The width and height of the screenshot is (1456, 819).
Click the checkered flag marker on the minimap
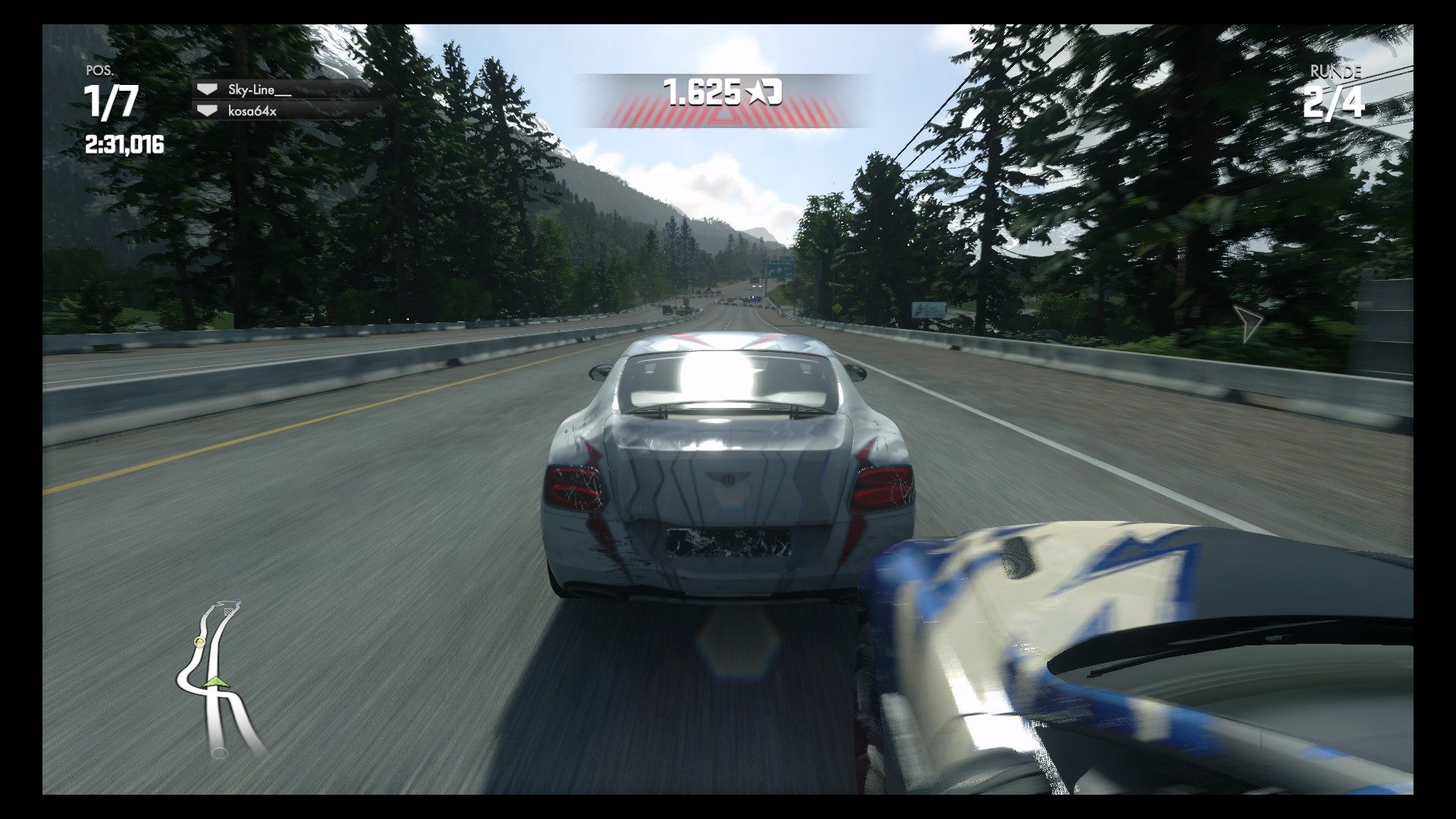(x=229, y=611)
